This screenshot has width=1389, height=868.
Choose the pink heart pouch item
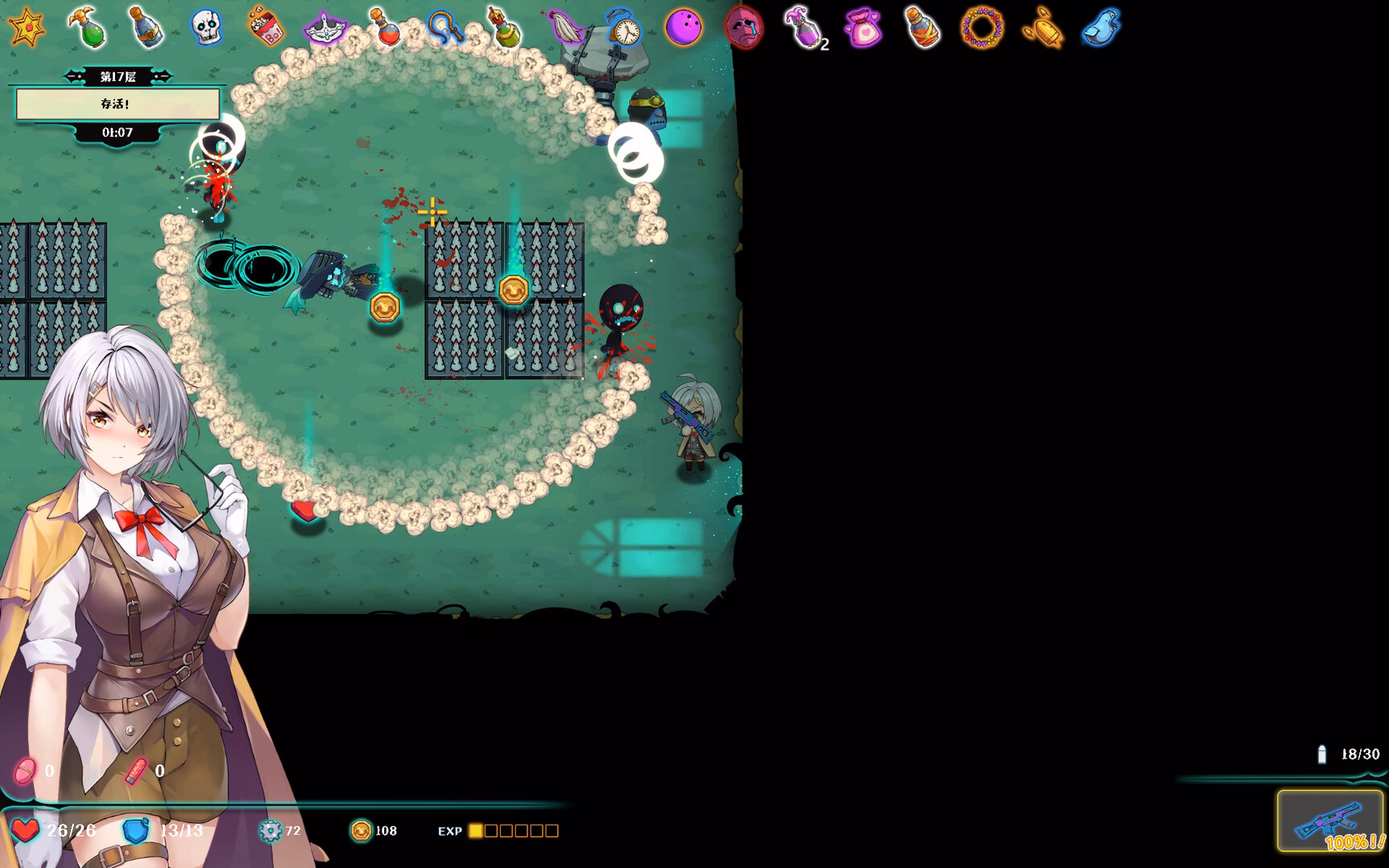pyautogui.click(x=862, y=29)
